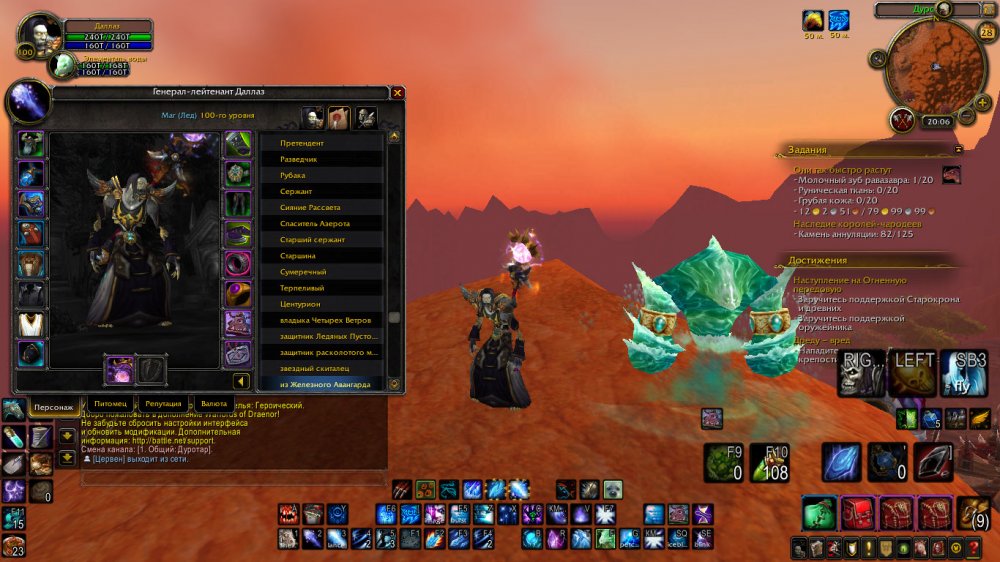Collapse the Задания quest tracker
The height and width of the screenshot is (562, 1000).
click(958, 149)
